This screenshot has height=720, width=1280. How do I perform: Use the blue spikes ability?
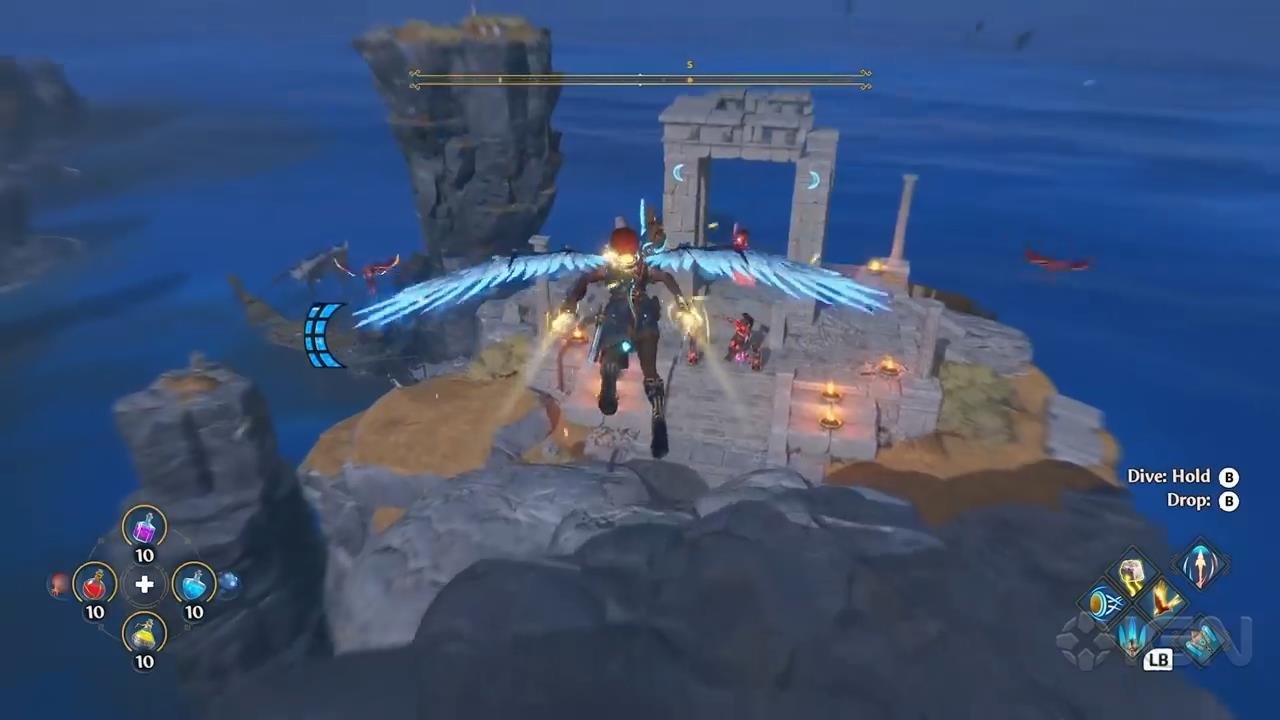pos(1132,632)
